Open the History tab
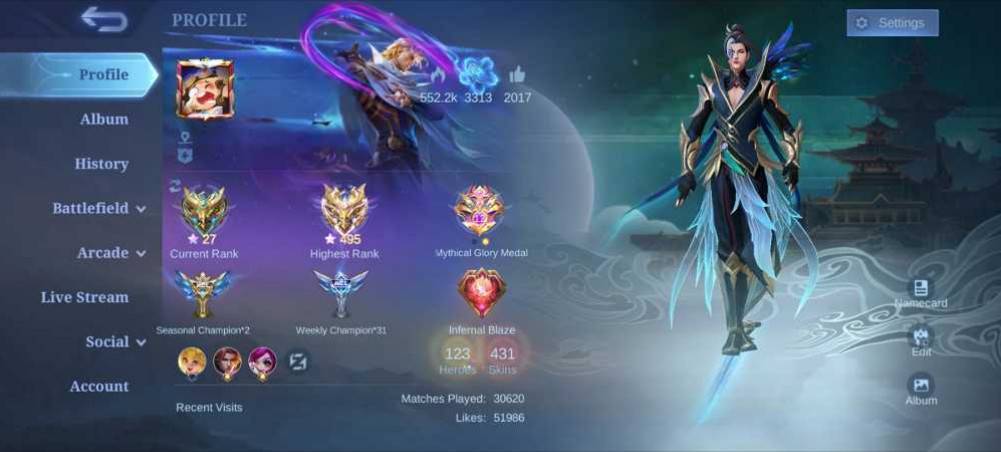 [x=101, y=164]
